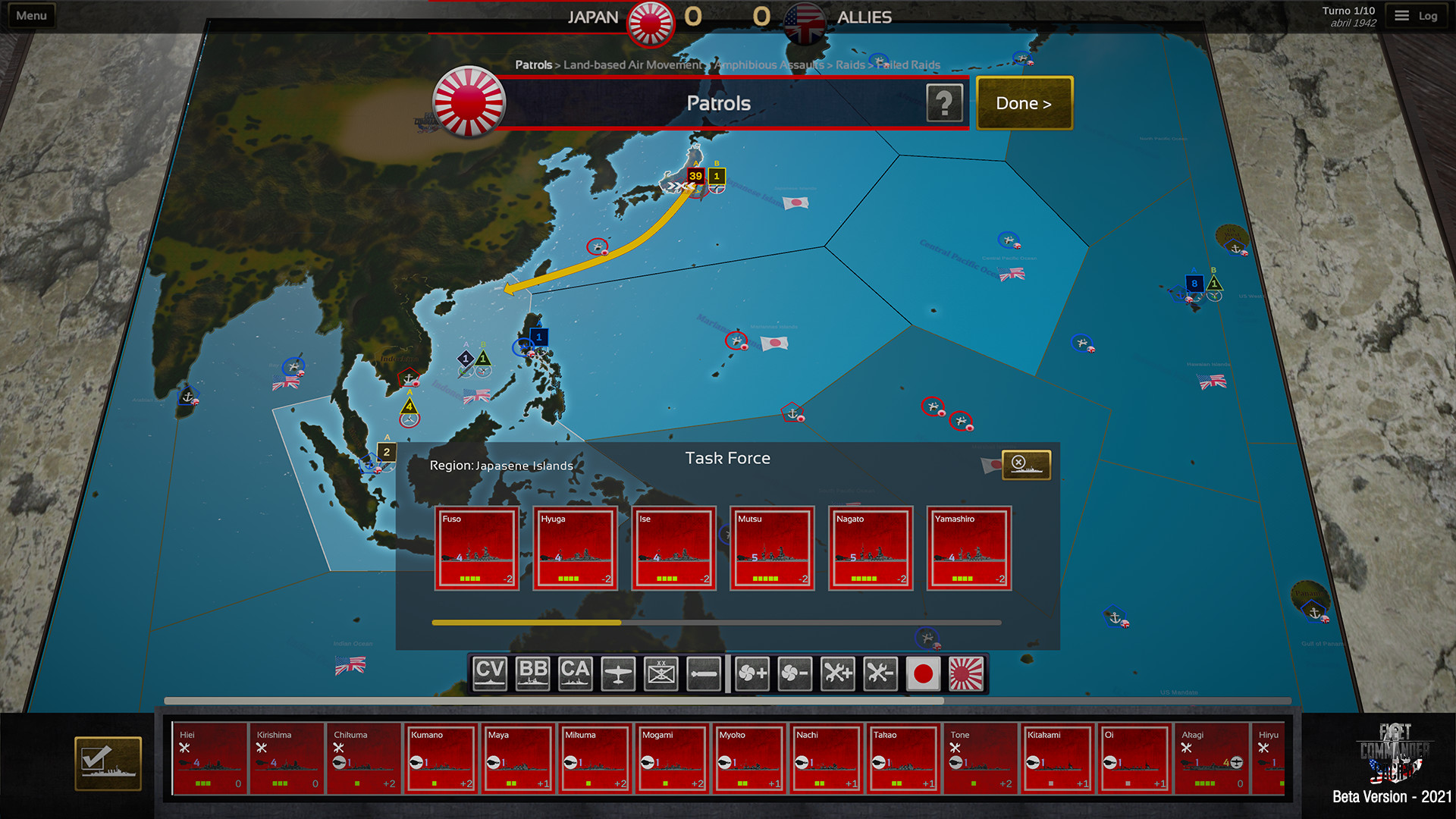Toggle the Japan flag filter

(x=922, y=673)
